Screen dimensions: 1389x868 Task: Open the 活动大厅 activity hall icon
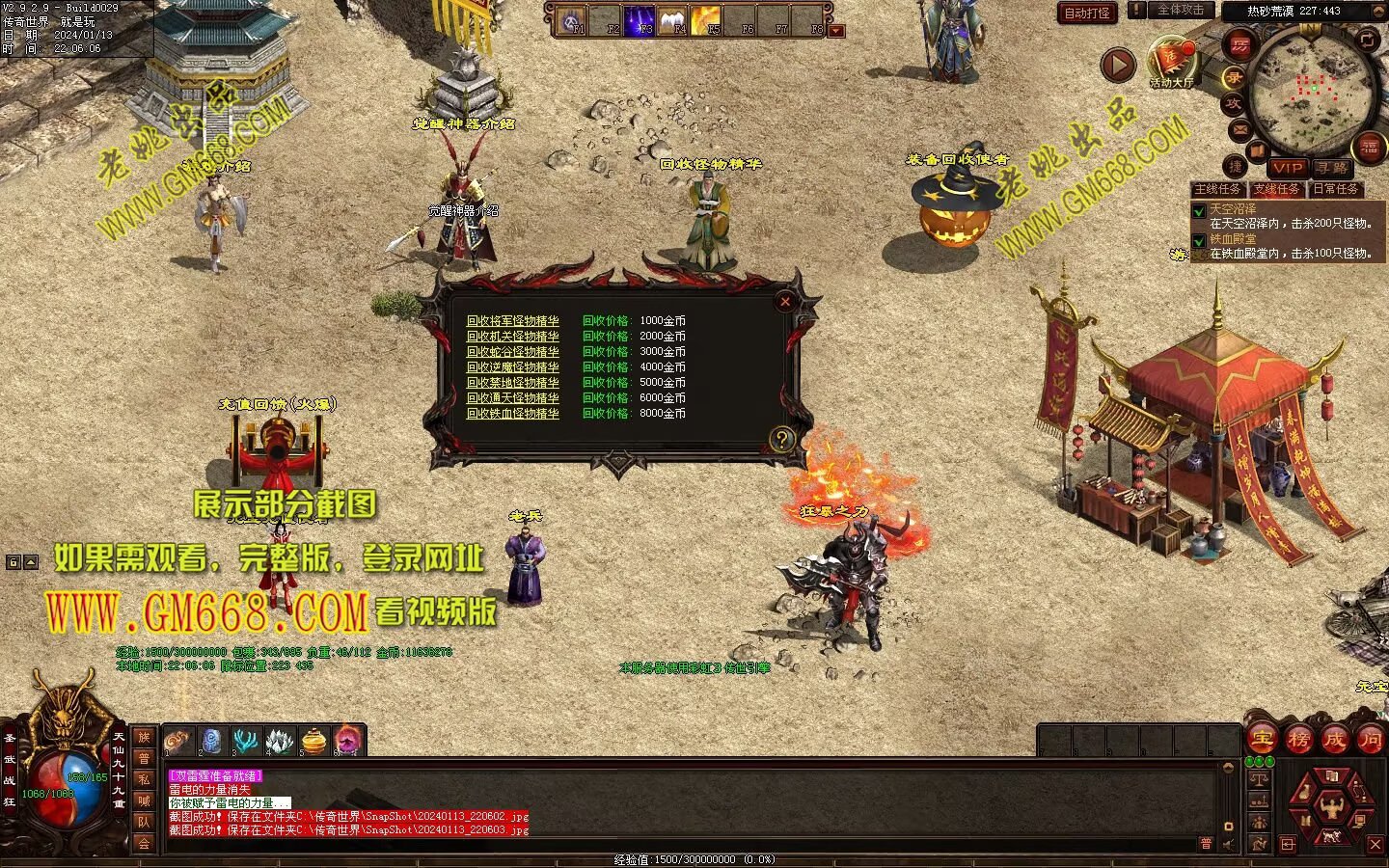(1171, 62)
